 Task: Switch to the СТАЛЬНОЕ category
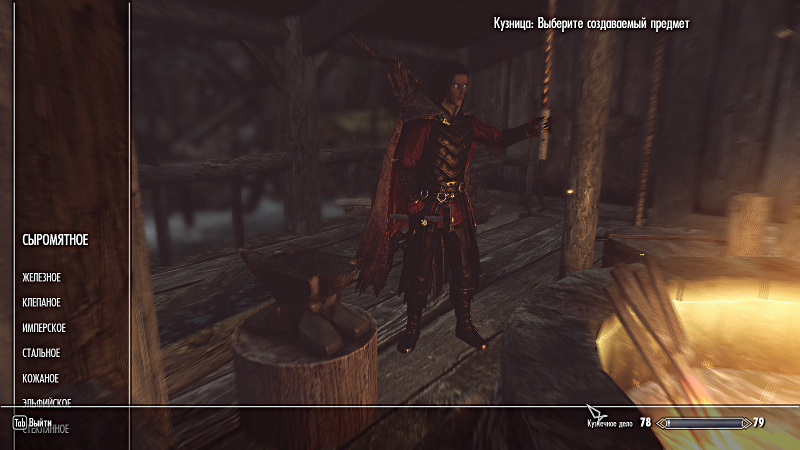41,353
